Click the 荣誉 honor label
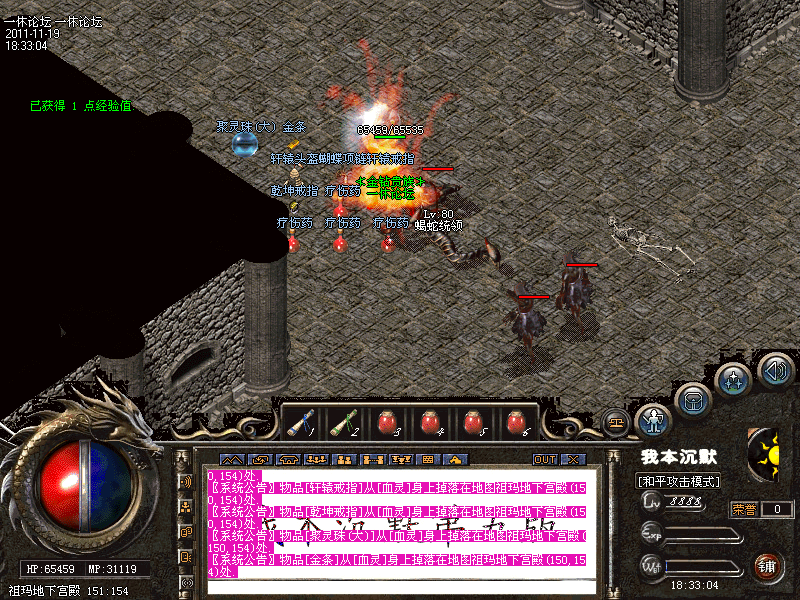The image size is (800, 600). click(744, 509)
